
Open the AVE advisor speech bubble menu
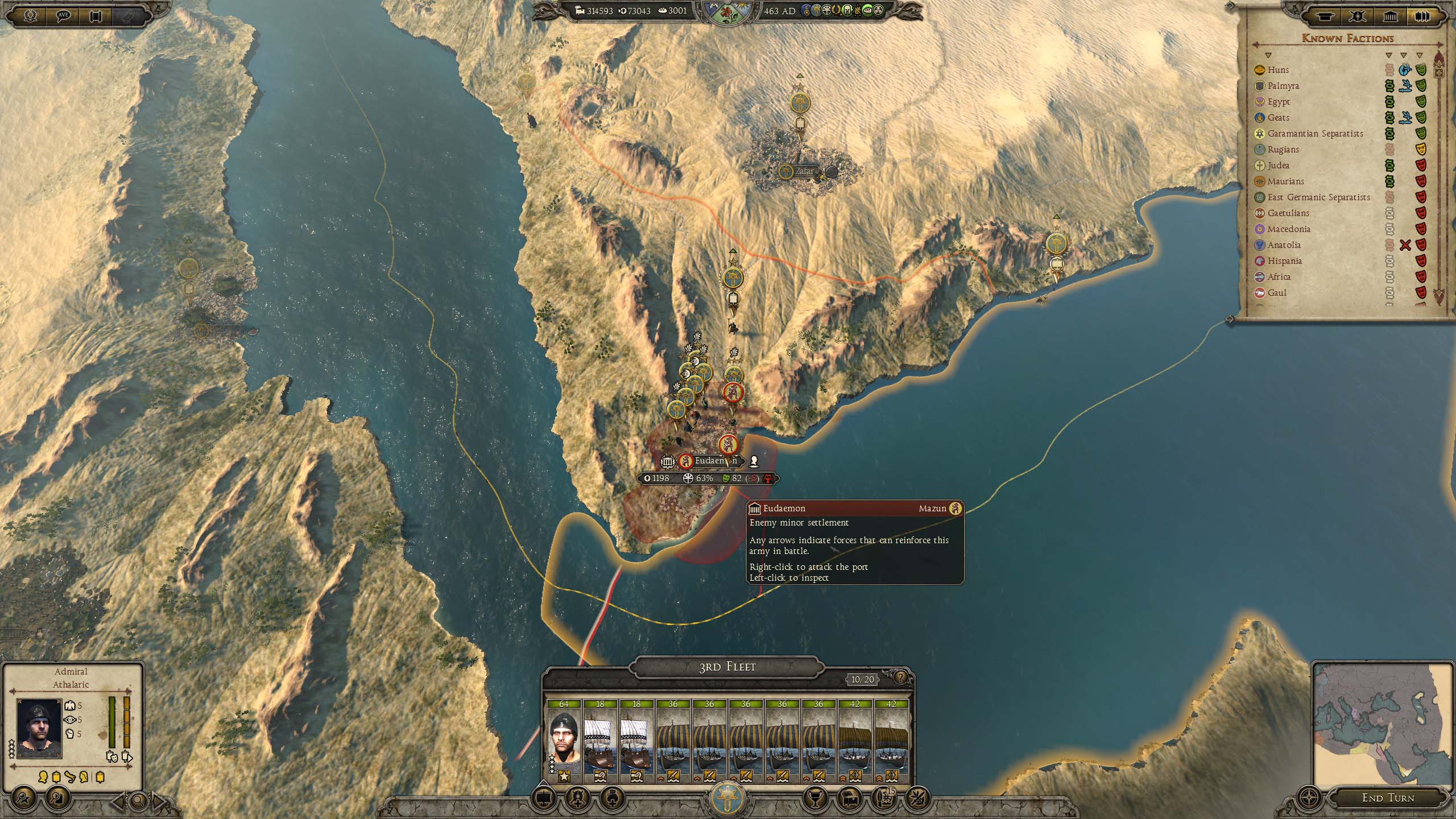coord(64,15)
